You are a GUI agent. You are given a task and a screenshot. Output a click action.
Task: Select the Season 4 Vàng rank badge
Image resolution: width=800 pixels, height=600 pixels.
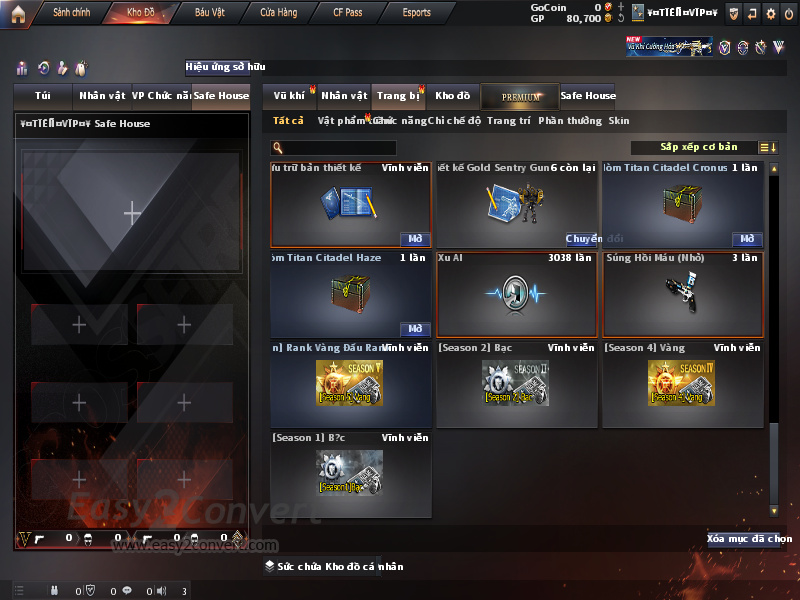pyautogui.click(x=683, y=383)
